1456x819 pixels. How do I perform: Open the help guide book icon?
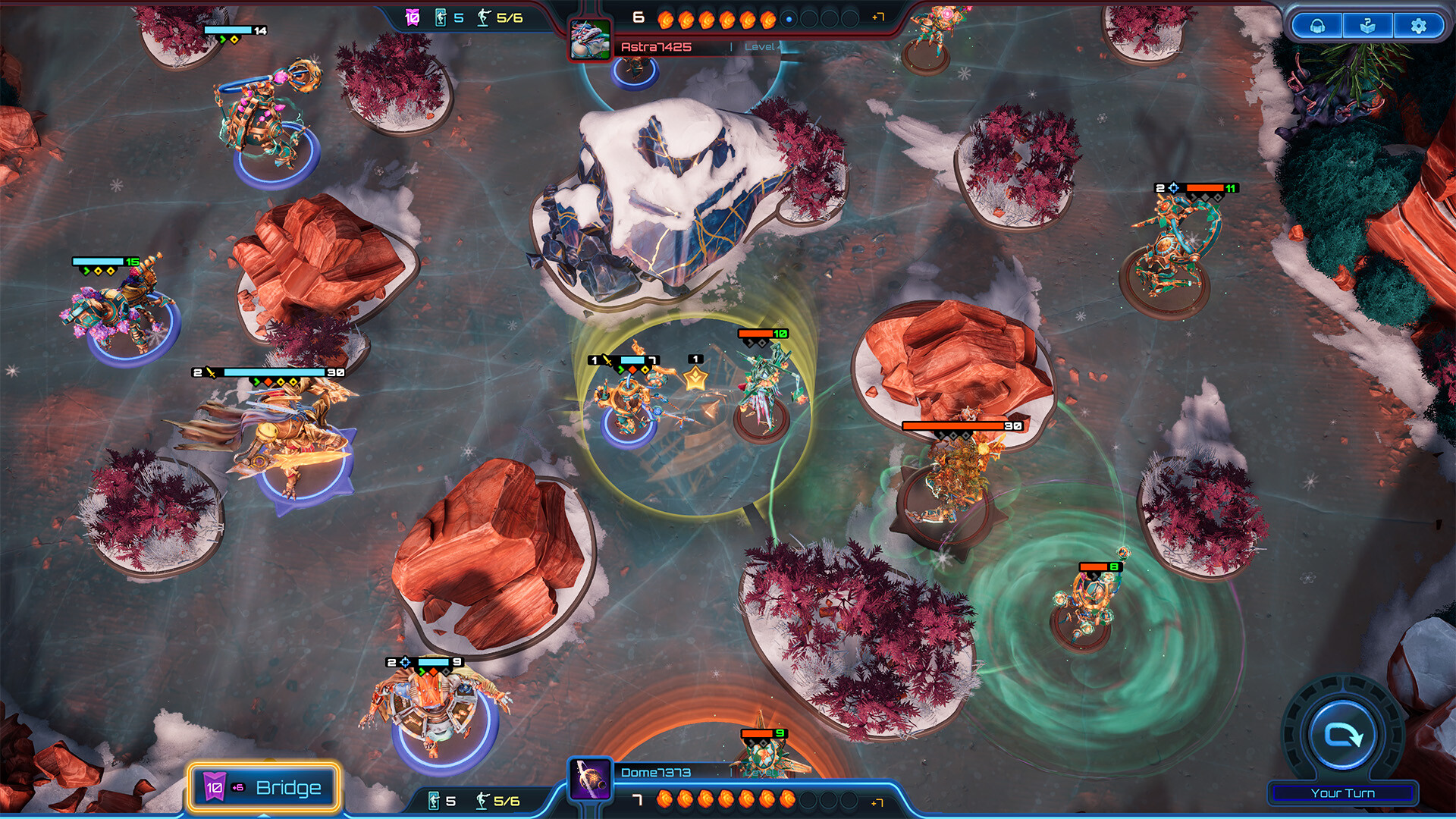pos(1368,26)
